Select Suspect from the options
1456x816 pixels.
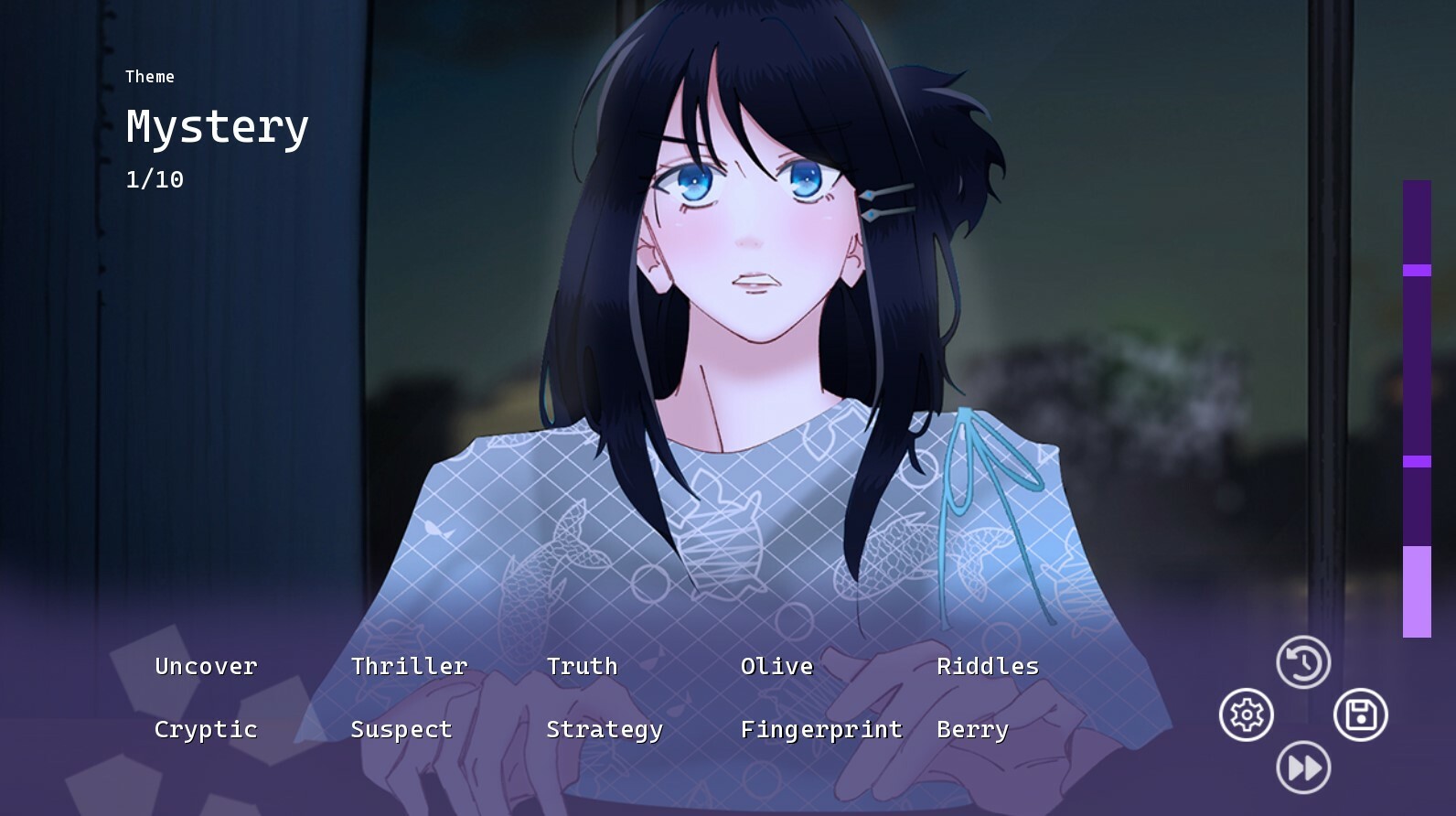(401, 729)
